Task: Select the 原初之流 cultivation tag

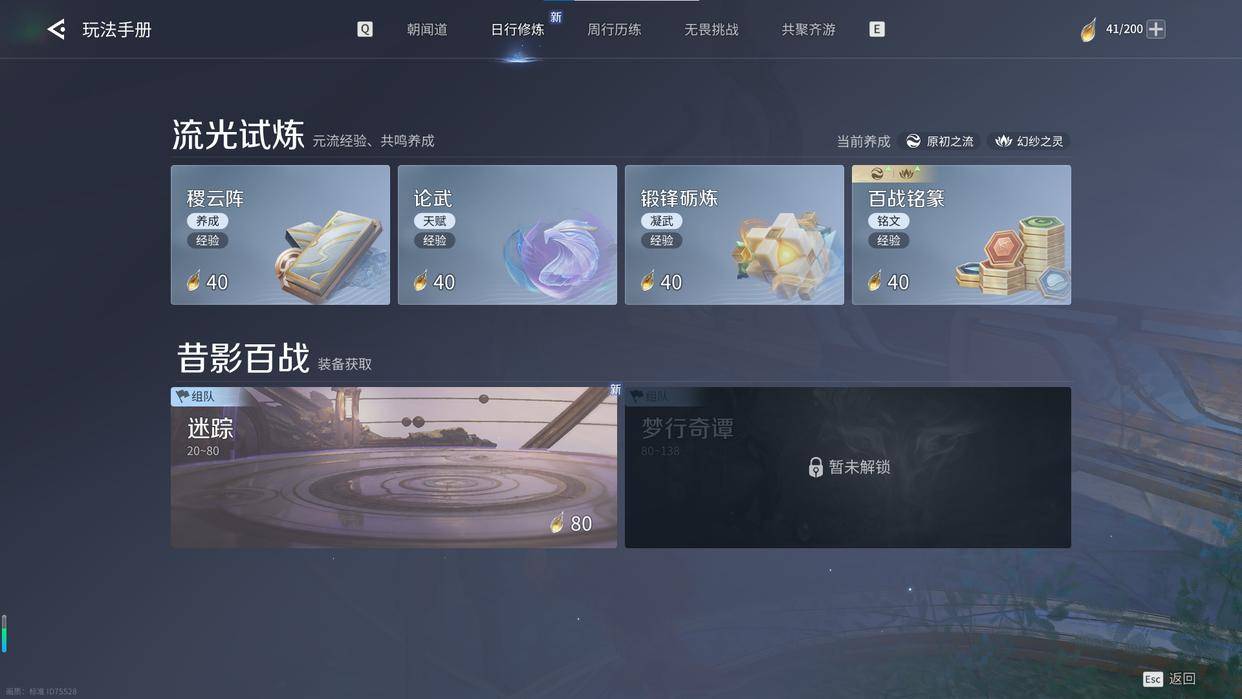Action: 939,141
